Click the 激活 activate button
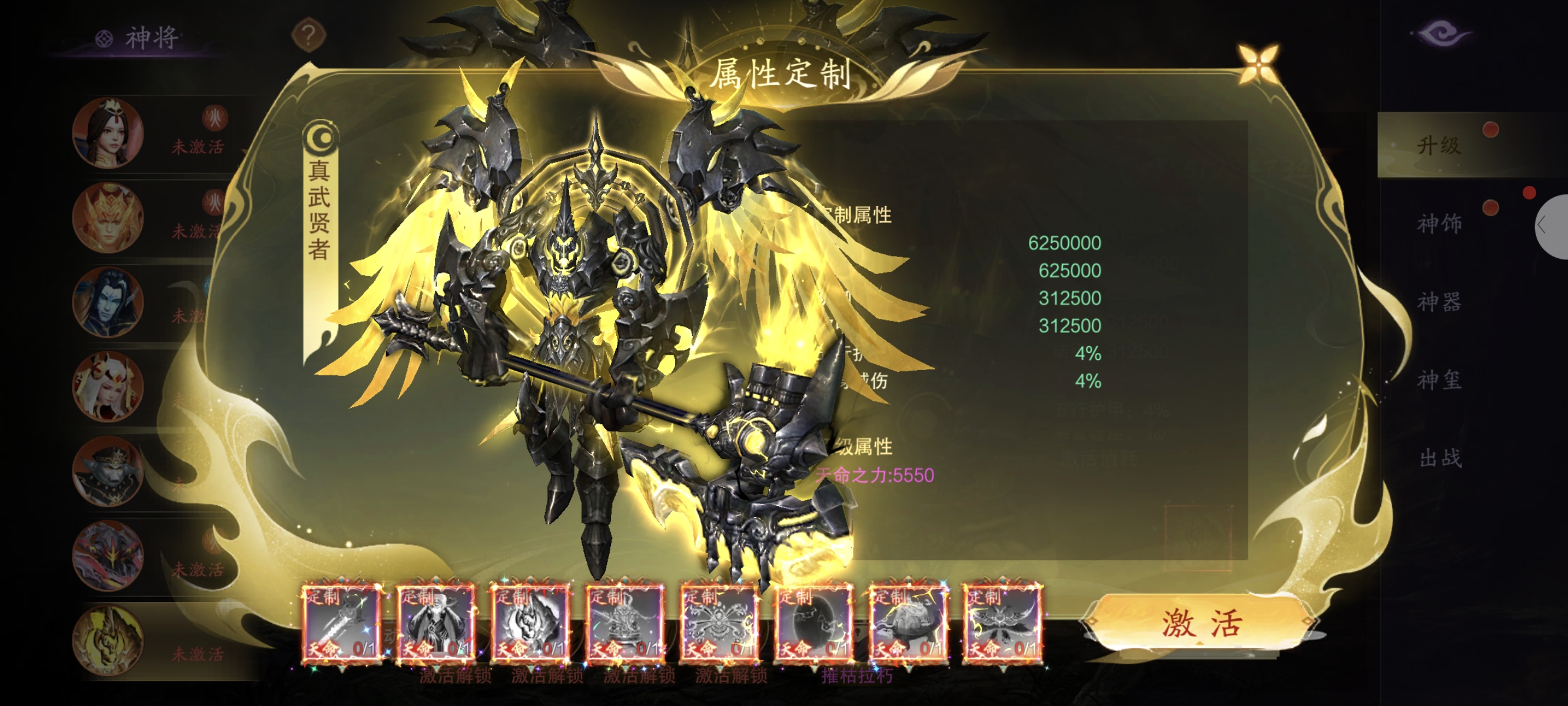 coord(1200,623)
